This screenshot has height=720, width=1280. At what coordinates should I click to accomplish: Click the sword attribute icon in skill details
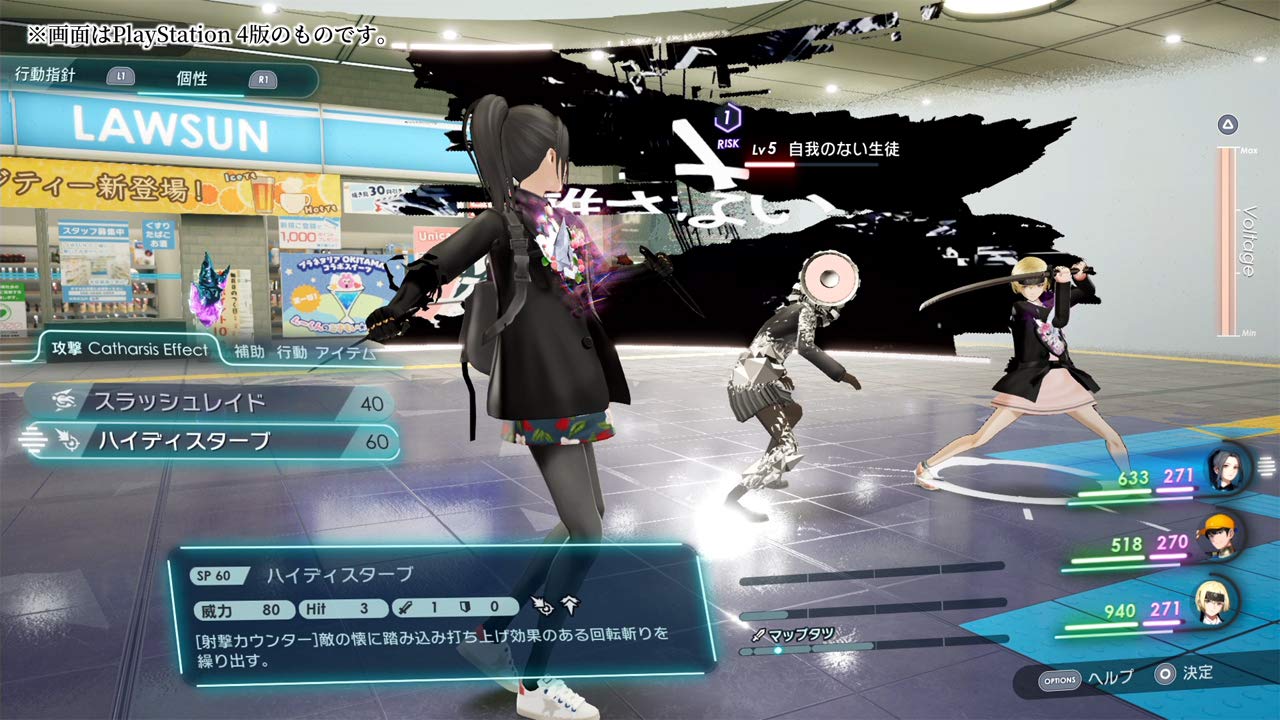point(404,607)
